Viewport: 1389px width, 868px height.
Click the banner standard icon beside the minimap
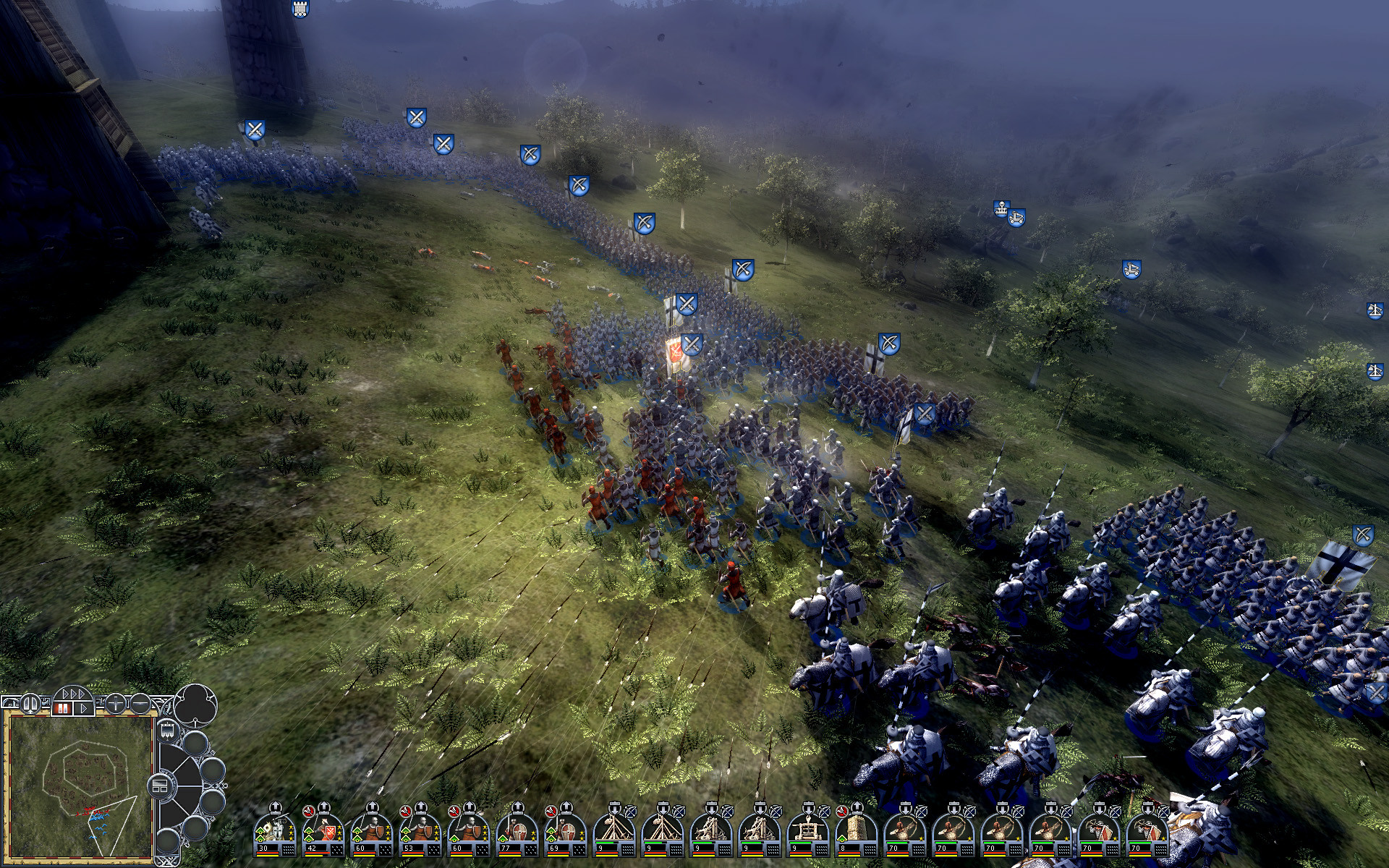(166, 731)
